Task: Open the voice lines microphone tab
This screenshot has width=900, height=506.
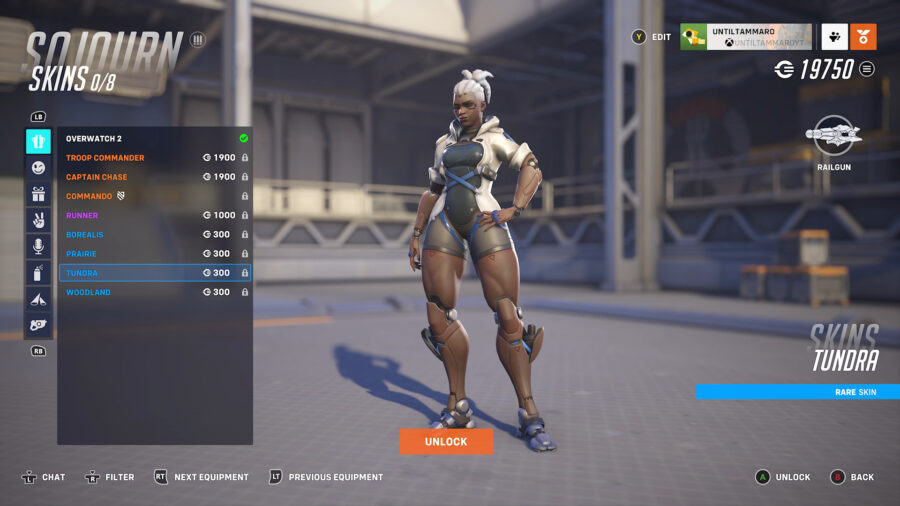Action: (x=38, y=246)
